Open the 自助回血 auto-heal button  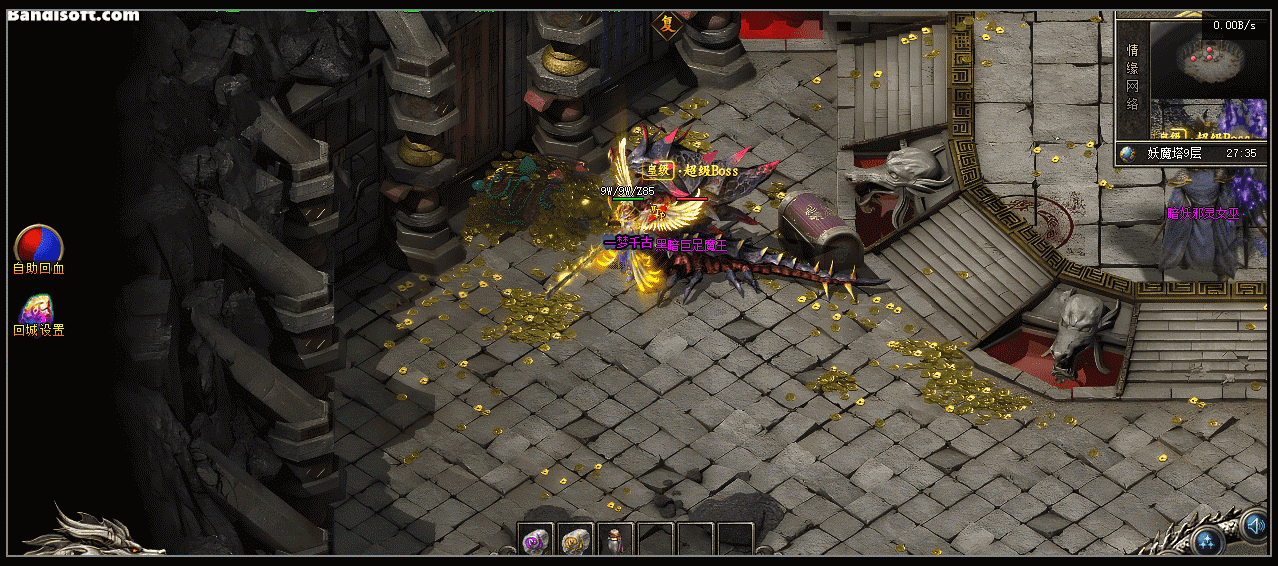point(38,244)
